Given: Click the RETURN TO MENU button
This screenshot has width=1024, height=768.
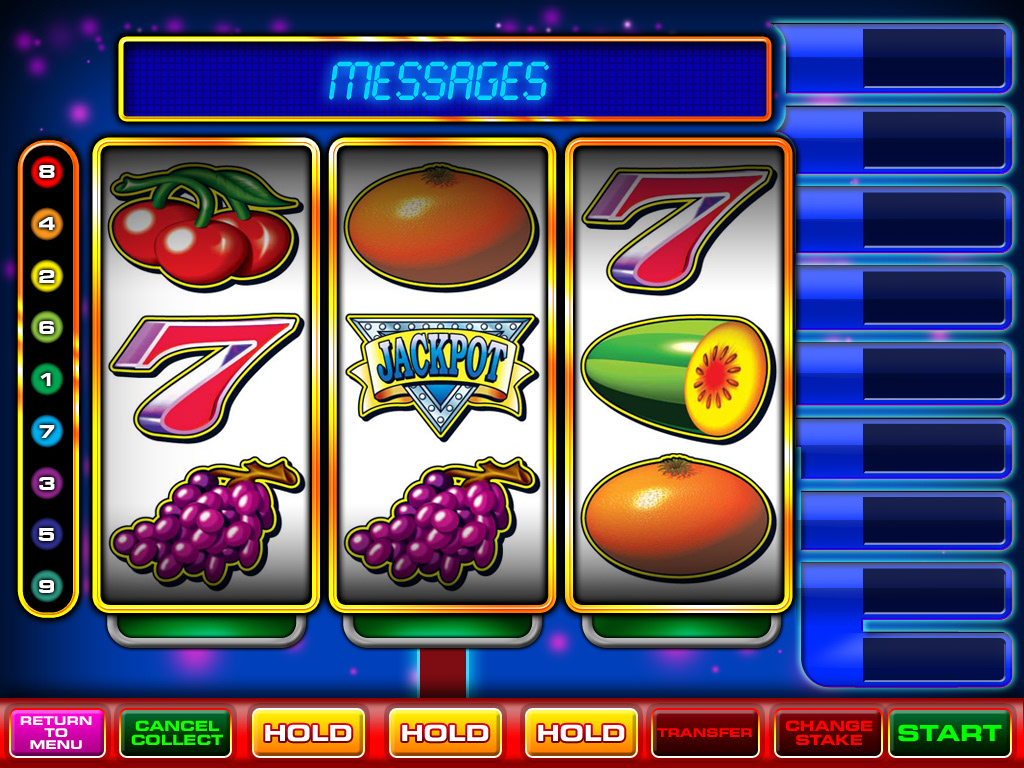Looking at the screenshot, I should coord(57,733).
